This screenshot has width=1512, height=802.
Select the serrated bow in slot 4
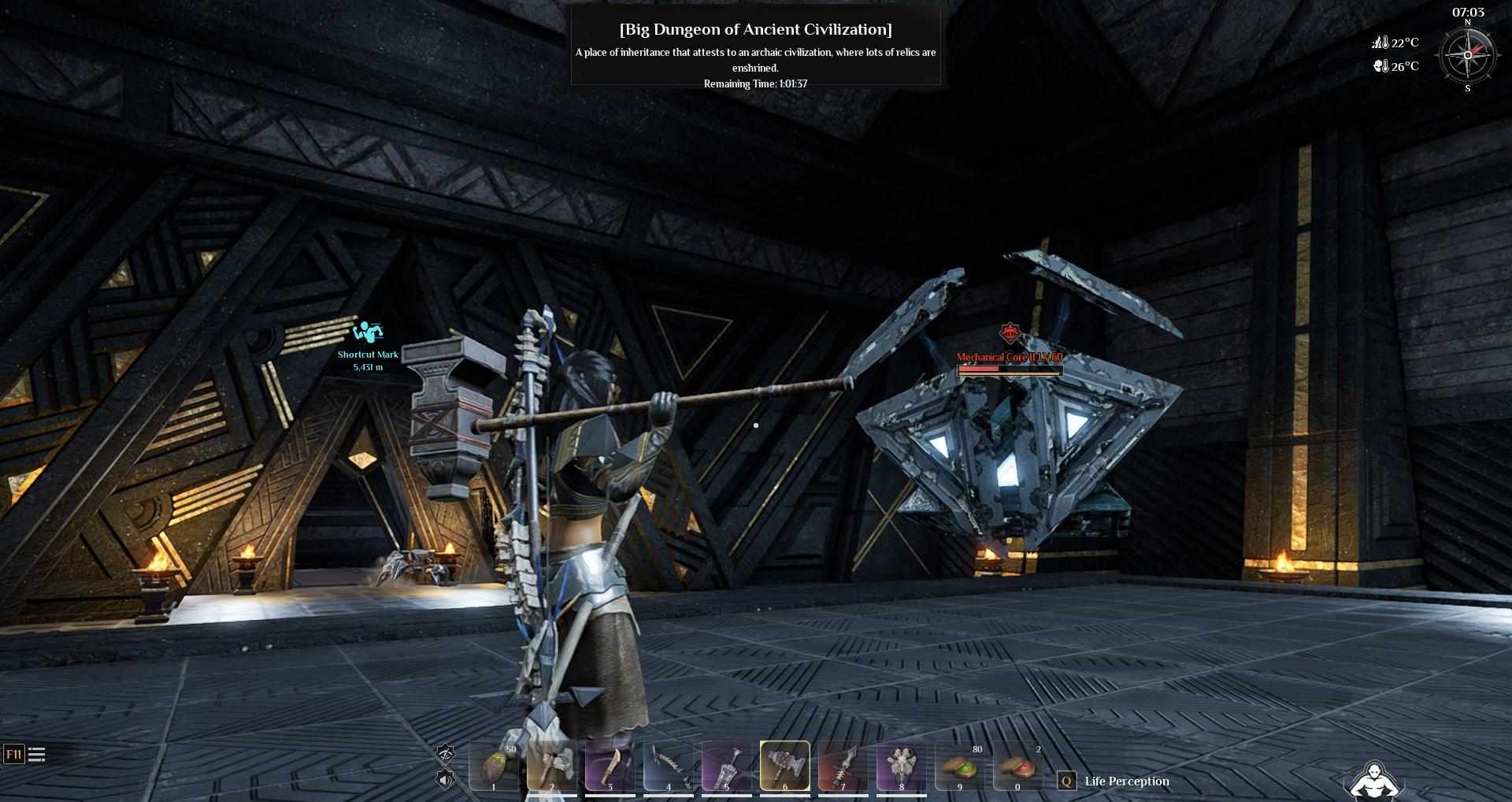[669, 767]
